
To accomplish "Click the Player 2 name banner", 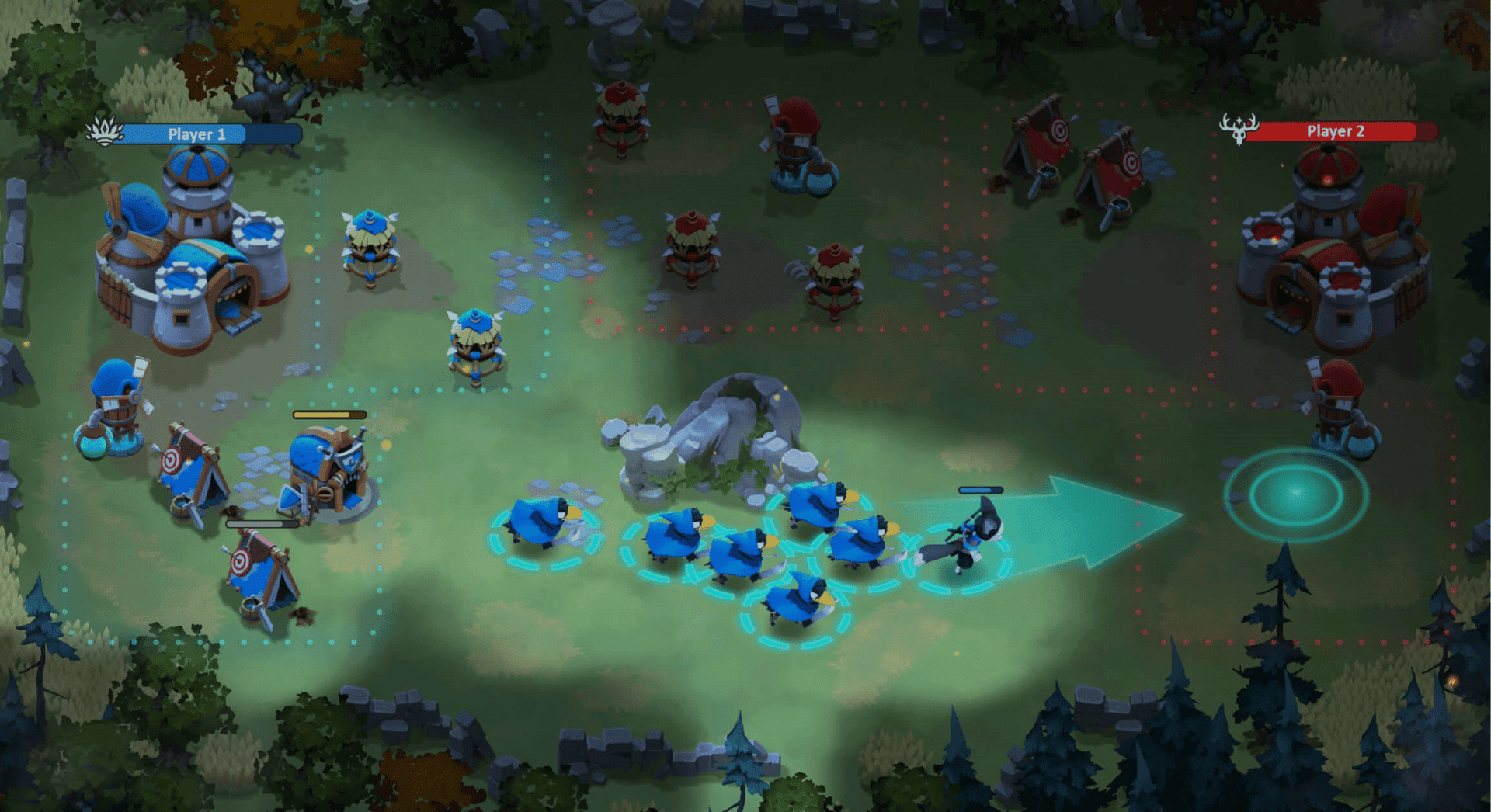I will point(1336,131).
